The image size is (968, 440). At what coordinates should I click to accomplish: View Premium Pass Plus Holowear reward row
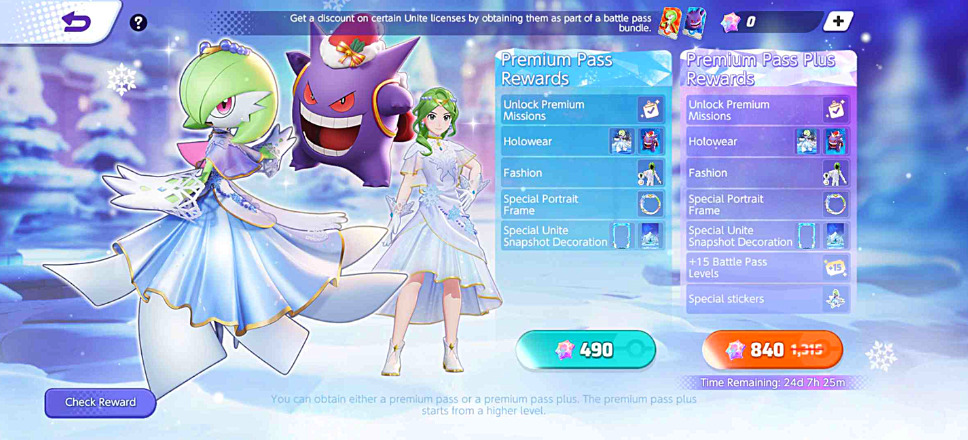pos(768,142)
